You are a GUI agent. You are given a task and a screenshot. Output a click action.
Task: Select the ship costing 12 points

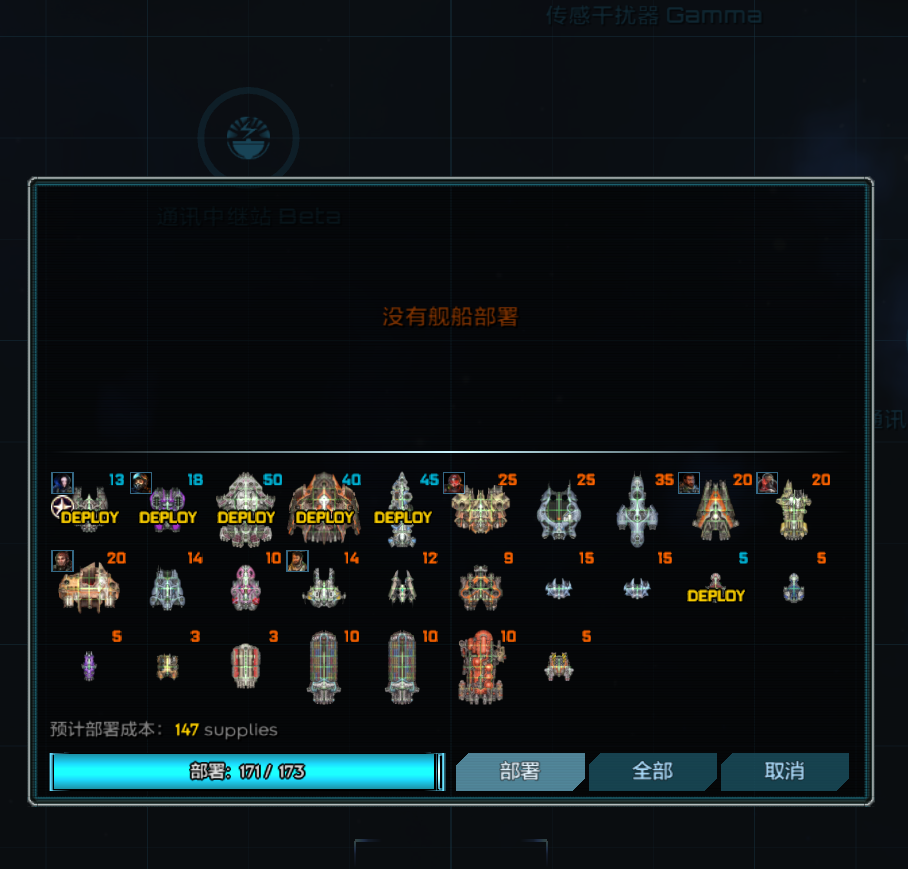click(402, 588)
